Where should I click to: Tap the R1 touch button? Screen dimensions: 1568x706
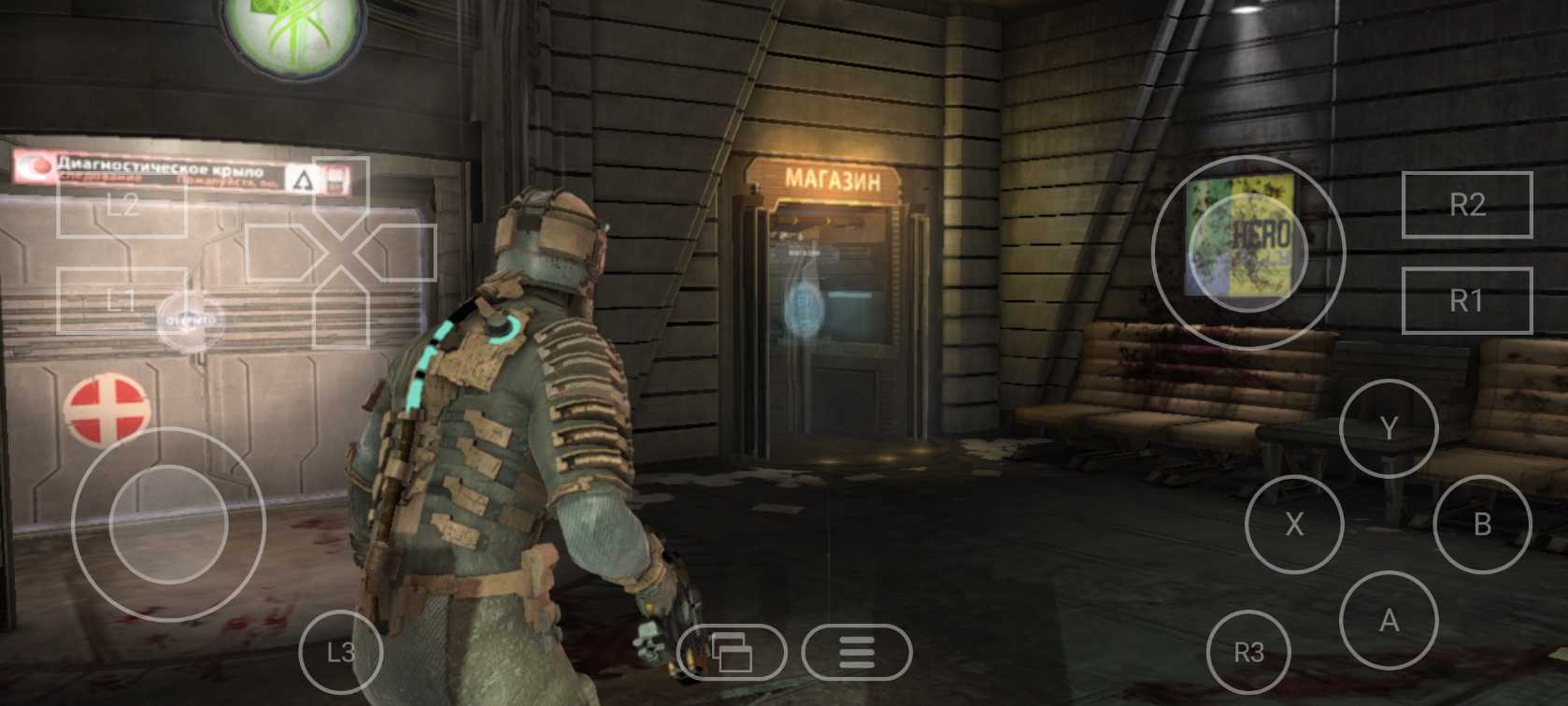(1466, 300)
